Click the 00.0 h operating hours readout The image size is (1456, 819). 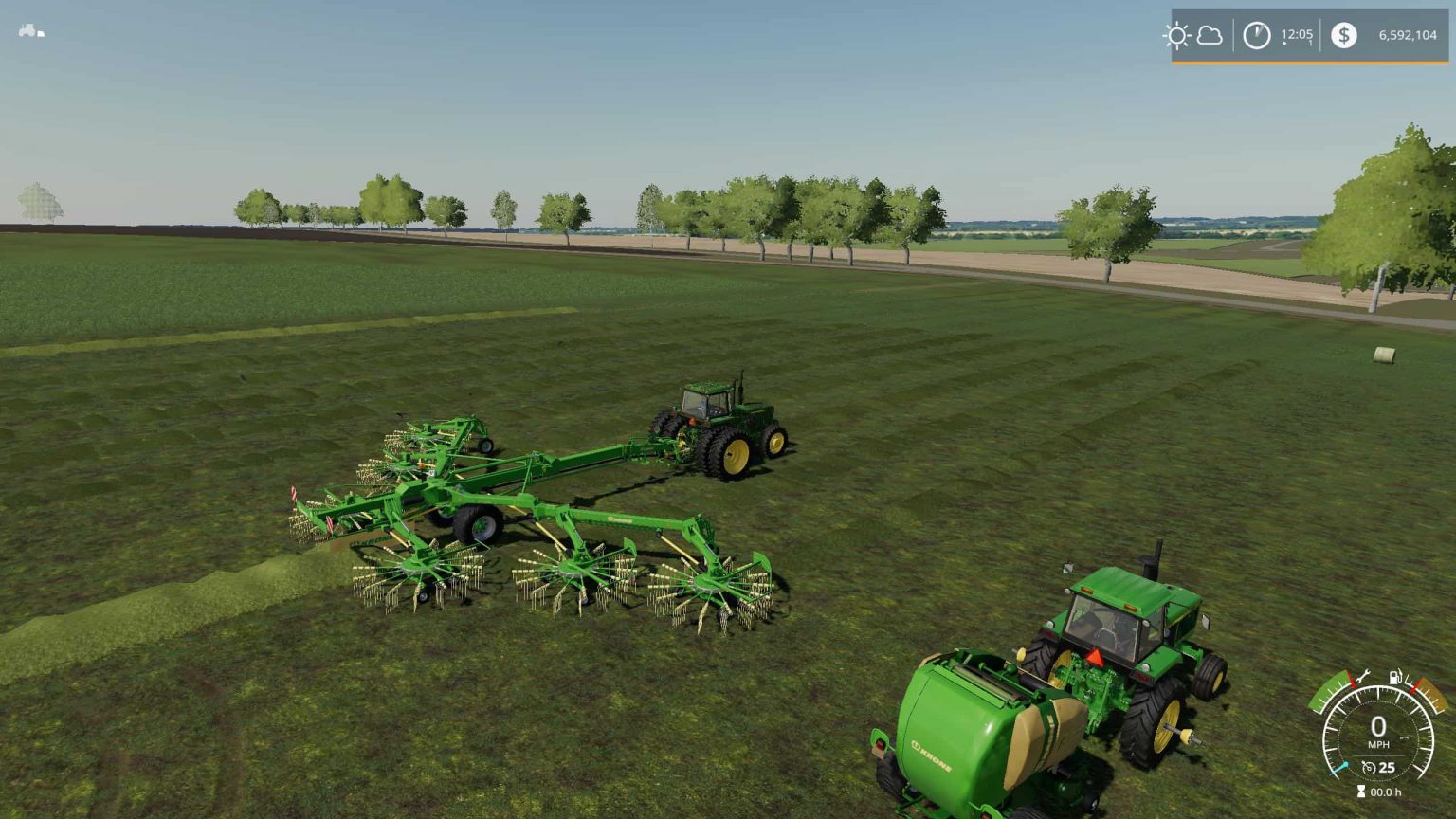1387,792
